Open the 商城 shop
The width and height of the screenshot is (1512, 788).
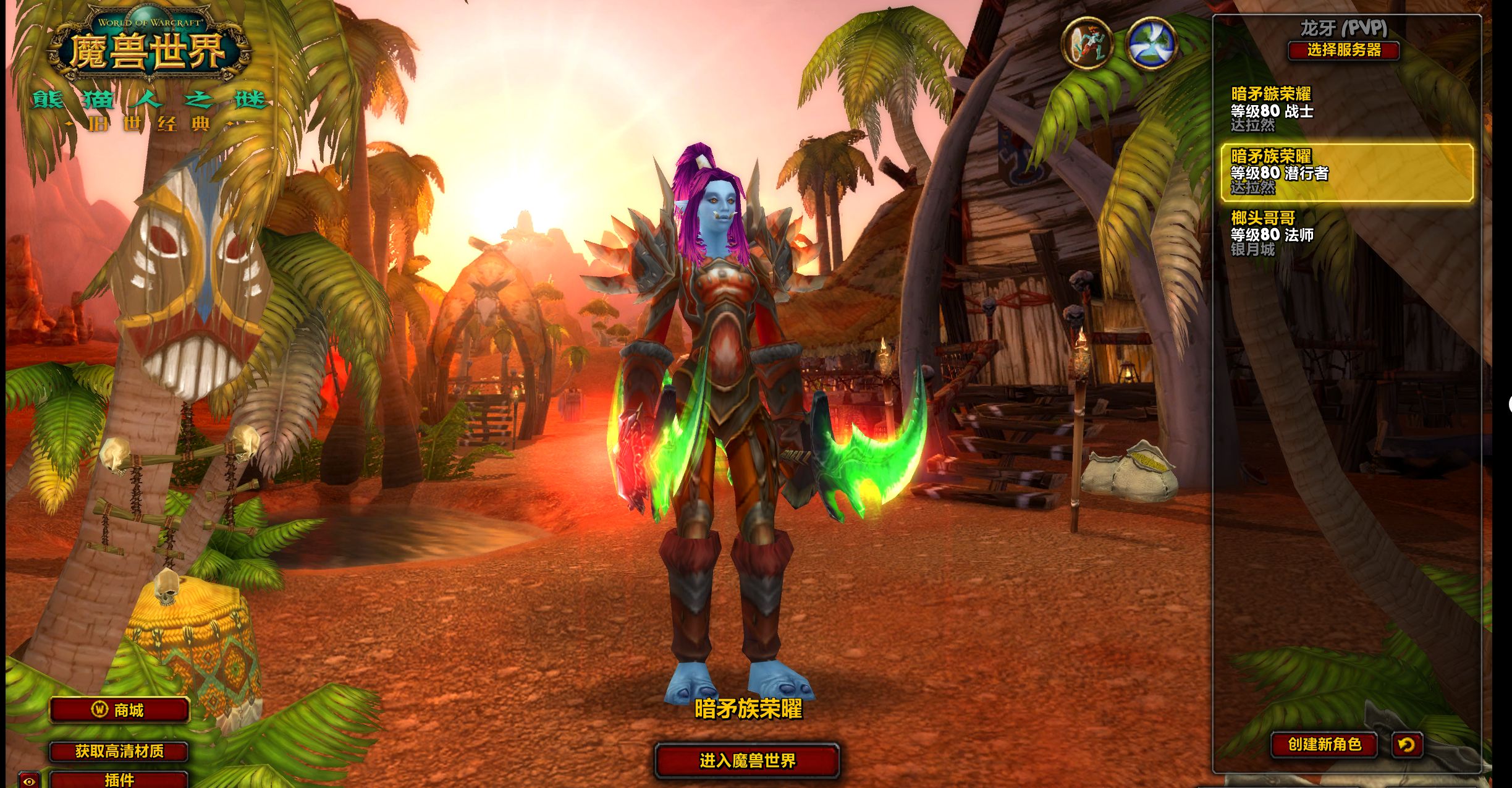pos(119,710)
